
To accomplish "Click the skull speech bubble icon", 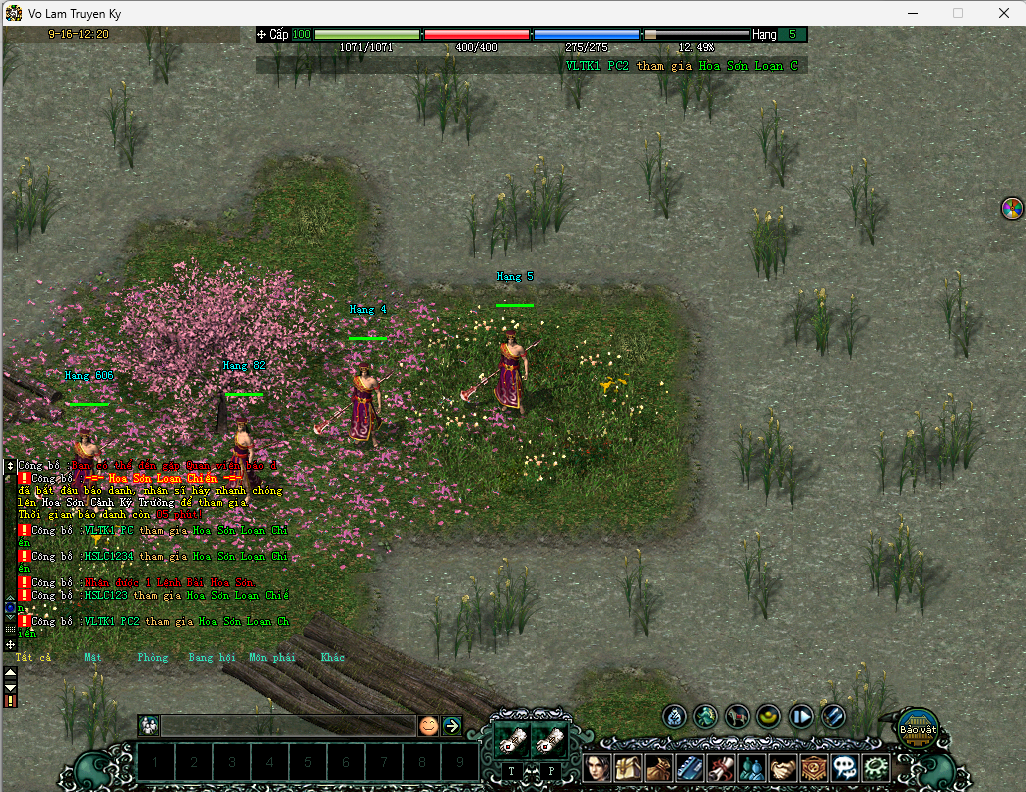I will point(845,768).
